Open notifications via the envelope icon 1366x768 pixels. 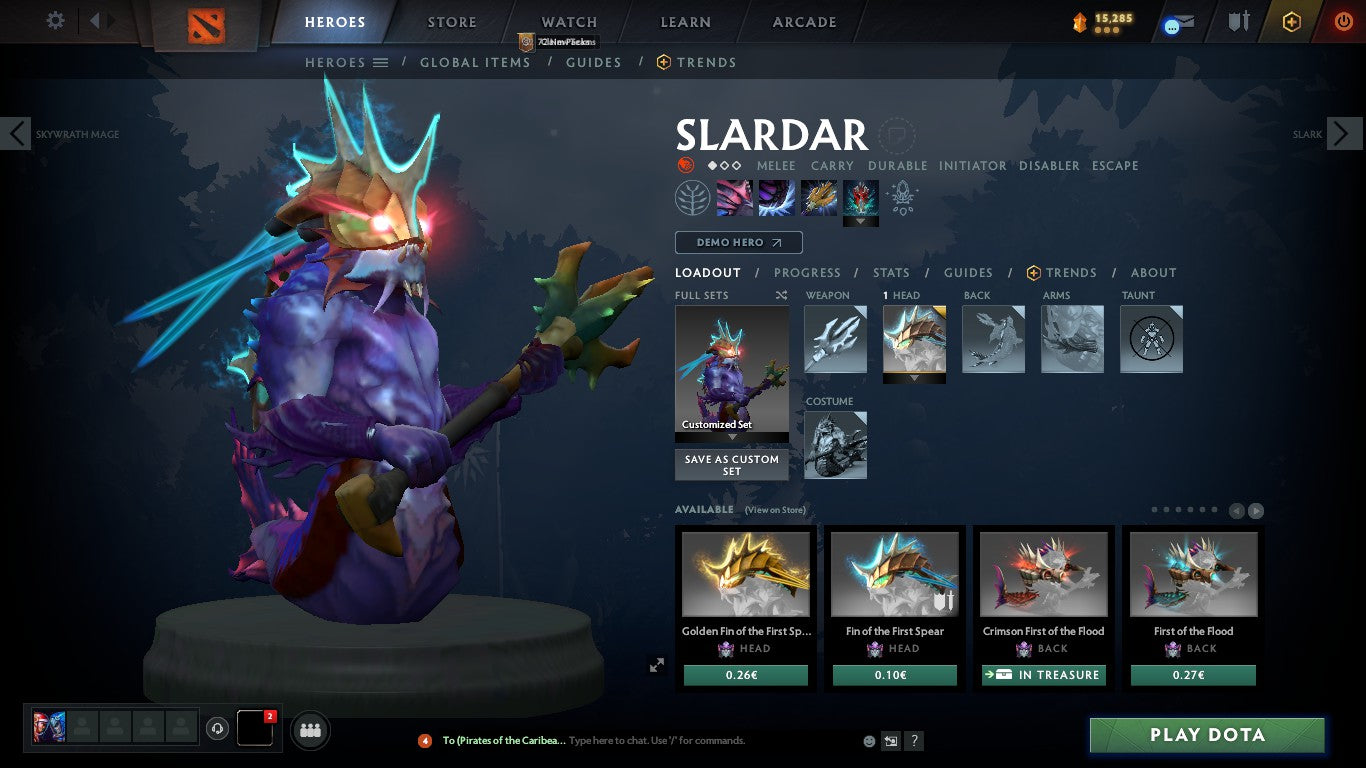(1181, 21)
